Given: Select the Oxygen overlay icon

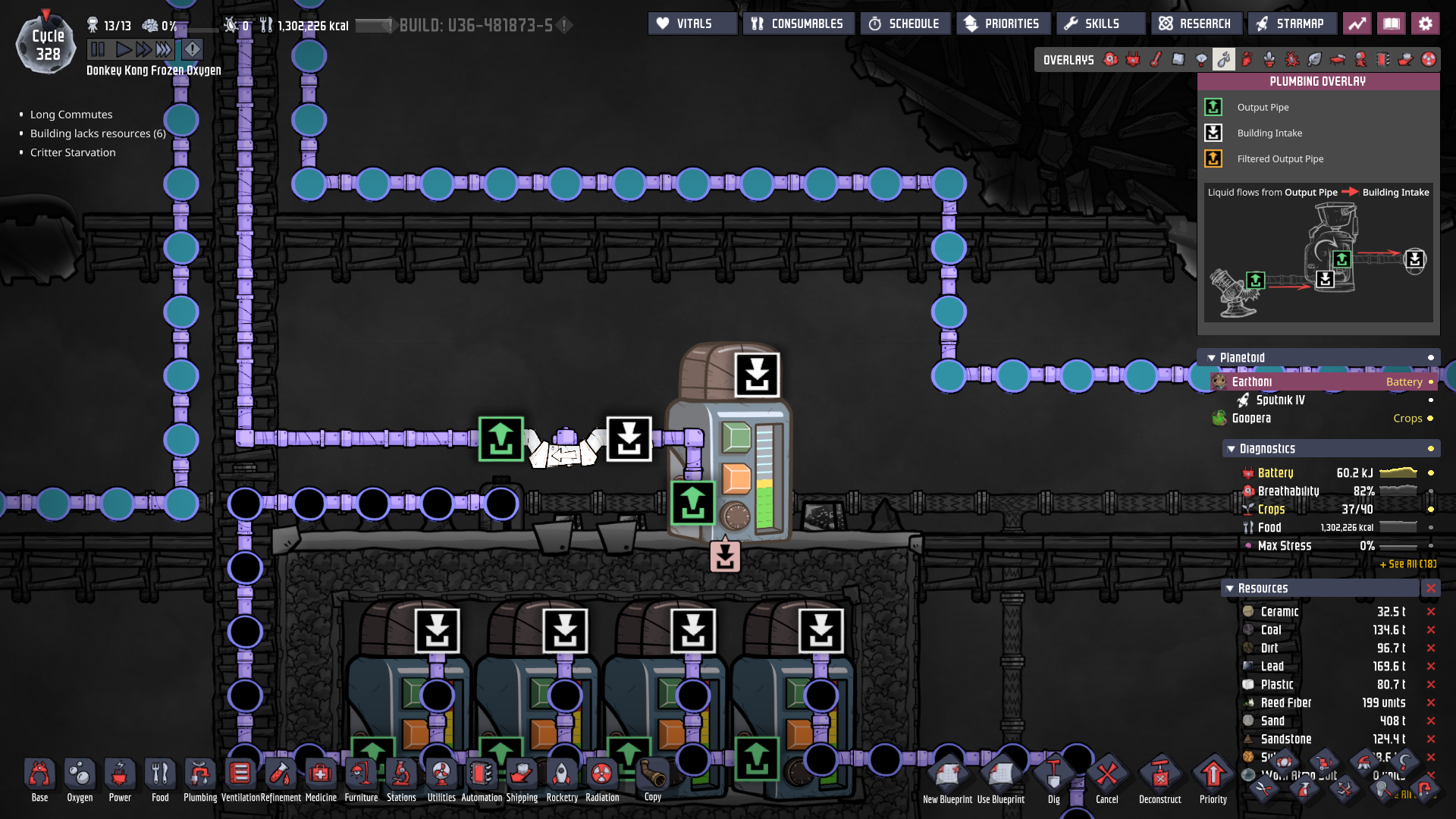Looking at the screenshot, I should 1110,58.
